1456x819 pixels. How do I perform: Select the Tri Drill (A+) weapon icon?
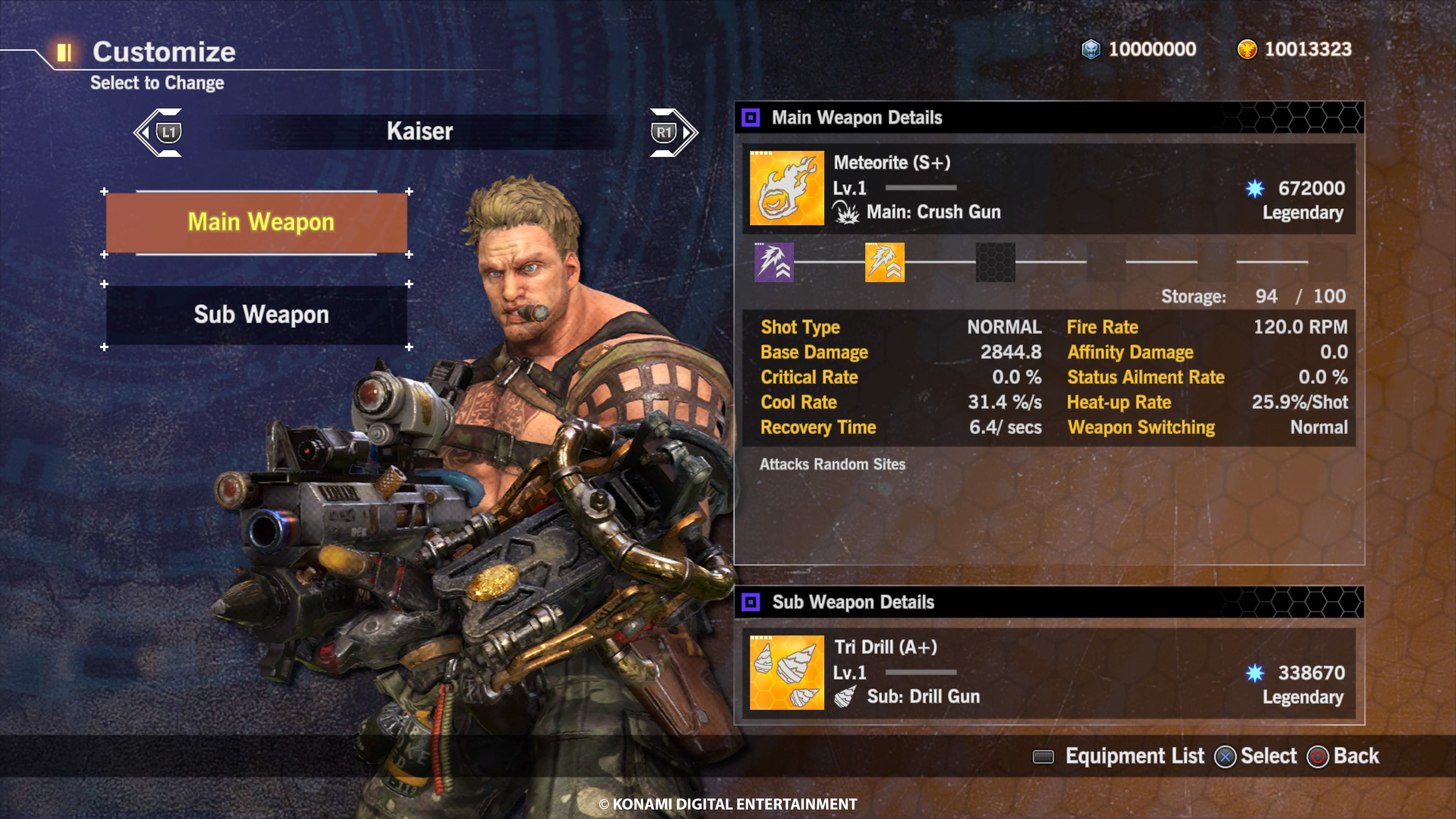tap(786, 673)
